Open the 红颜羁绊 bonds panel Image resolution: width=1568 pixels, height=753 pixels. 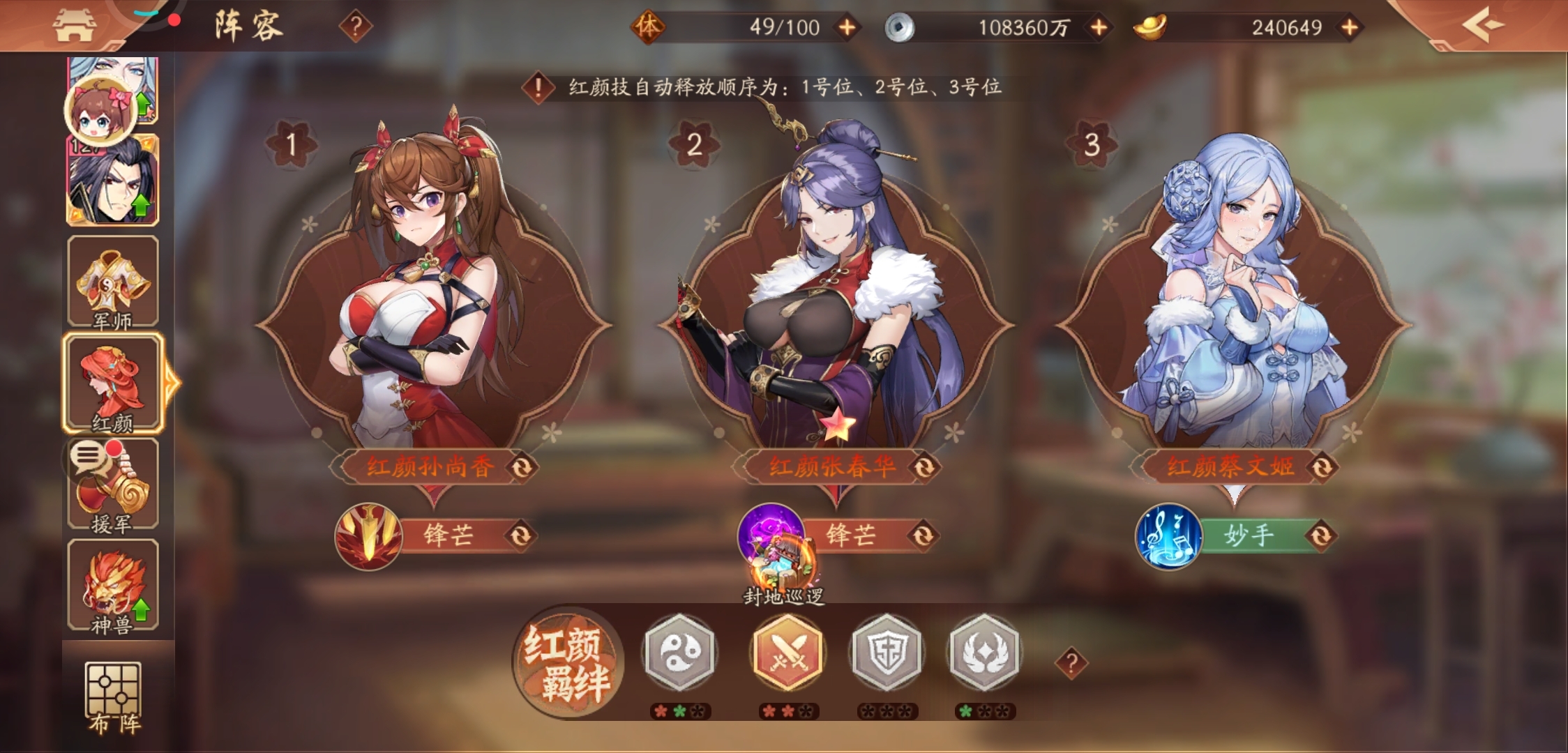point(568,662)
